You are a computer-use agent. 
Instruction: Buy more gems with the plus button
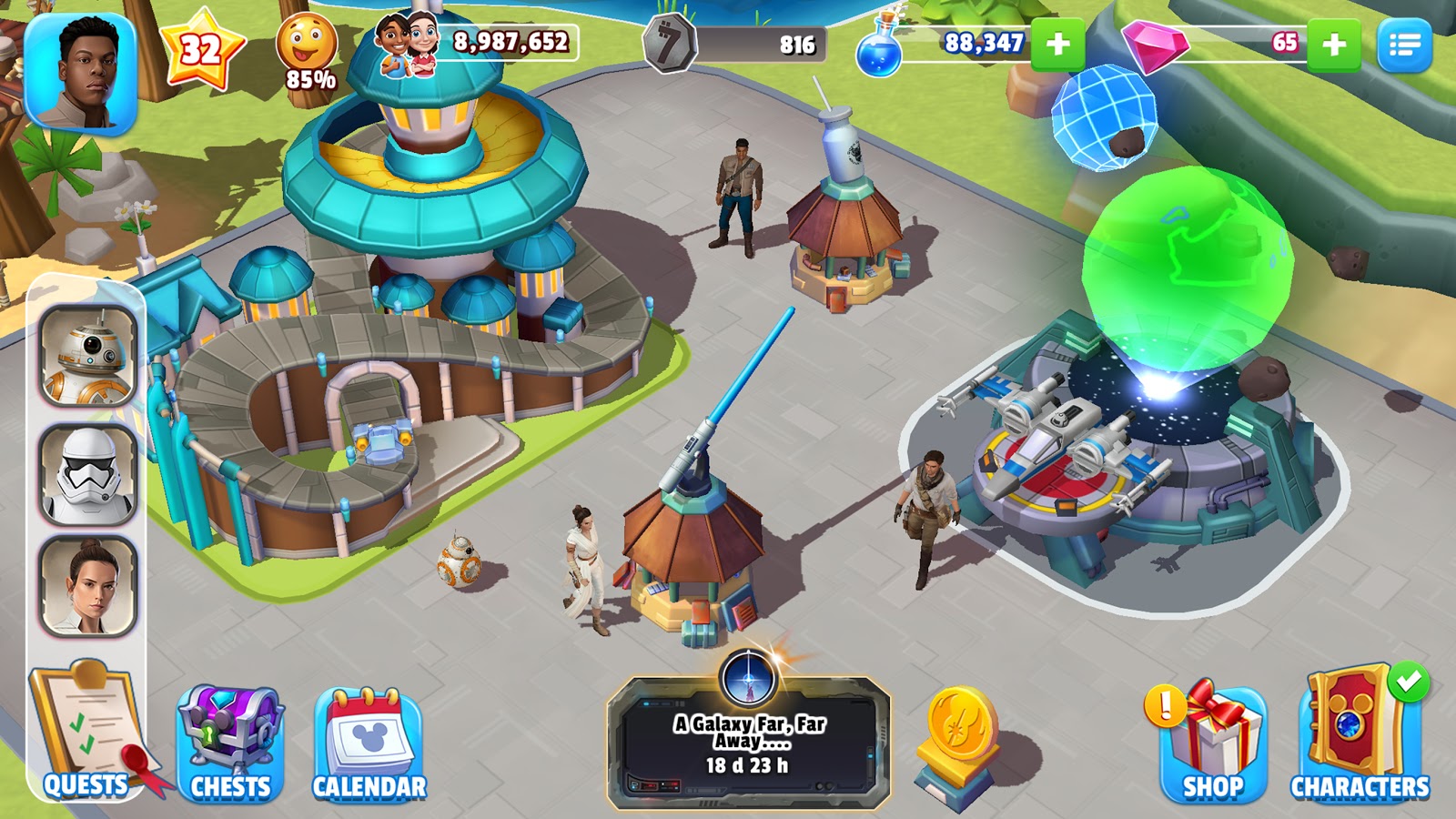pyautogui.click(x=1333, y=44)
